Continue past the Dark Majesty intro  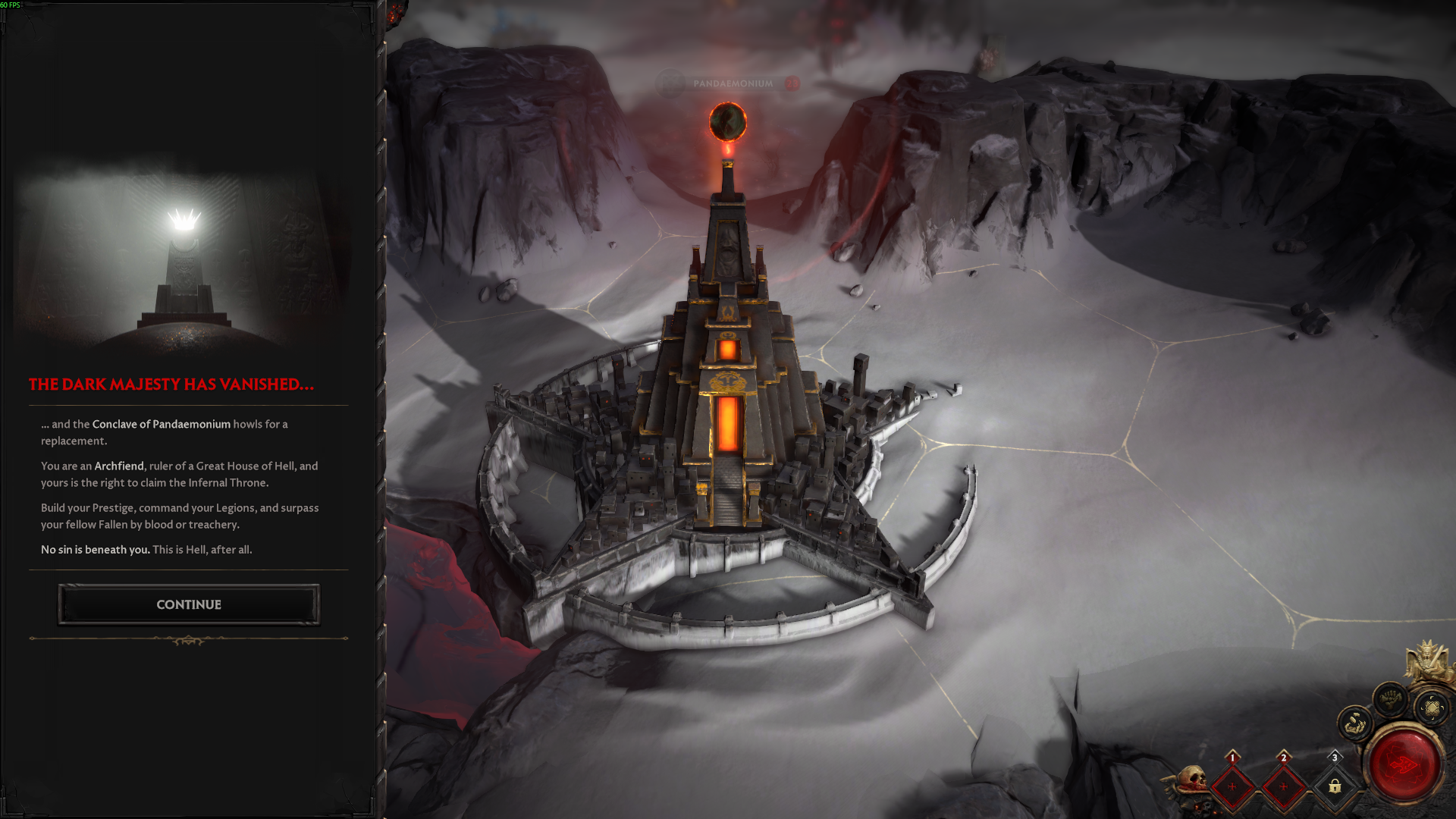point(189,604)
